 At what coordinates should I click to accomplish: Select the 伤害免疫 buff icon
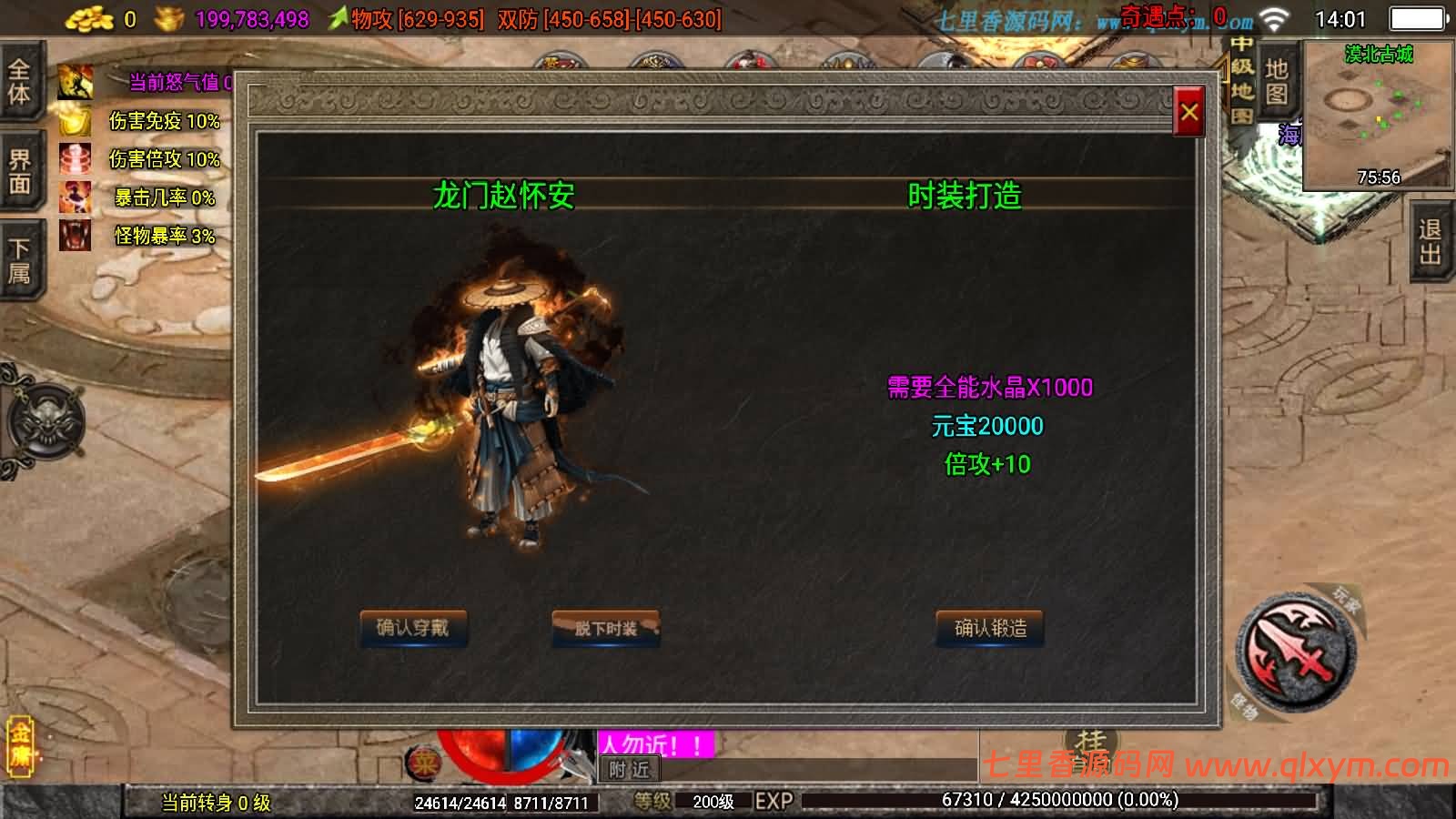(73, 121)
